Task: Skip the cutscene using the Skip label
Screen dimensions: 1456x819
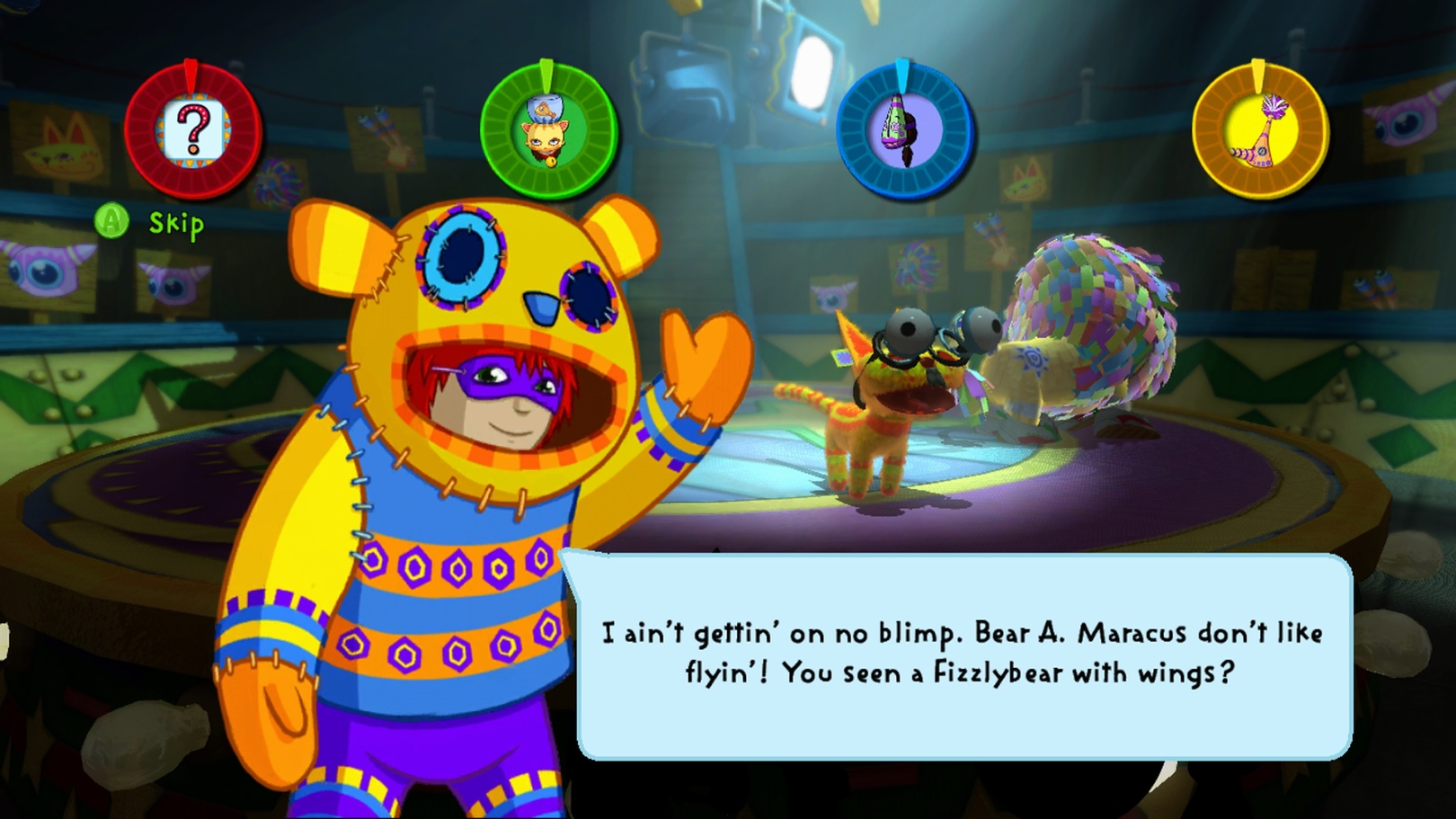Action: coord(175,223)
